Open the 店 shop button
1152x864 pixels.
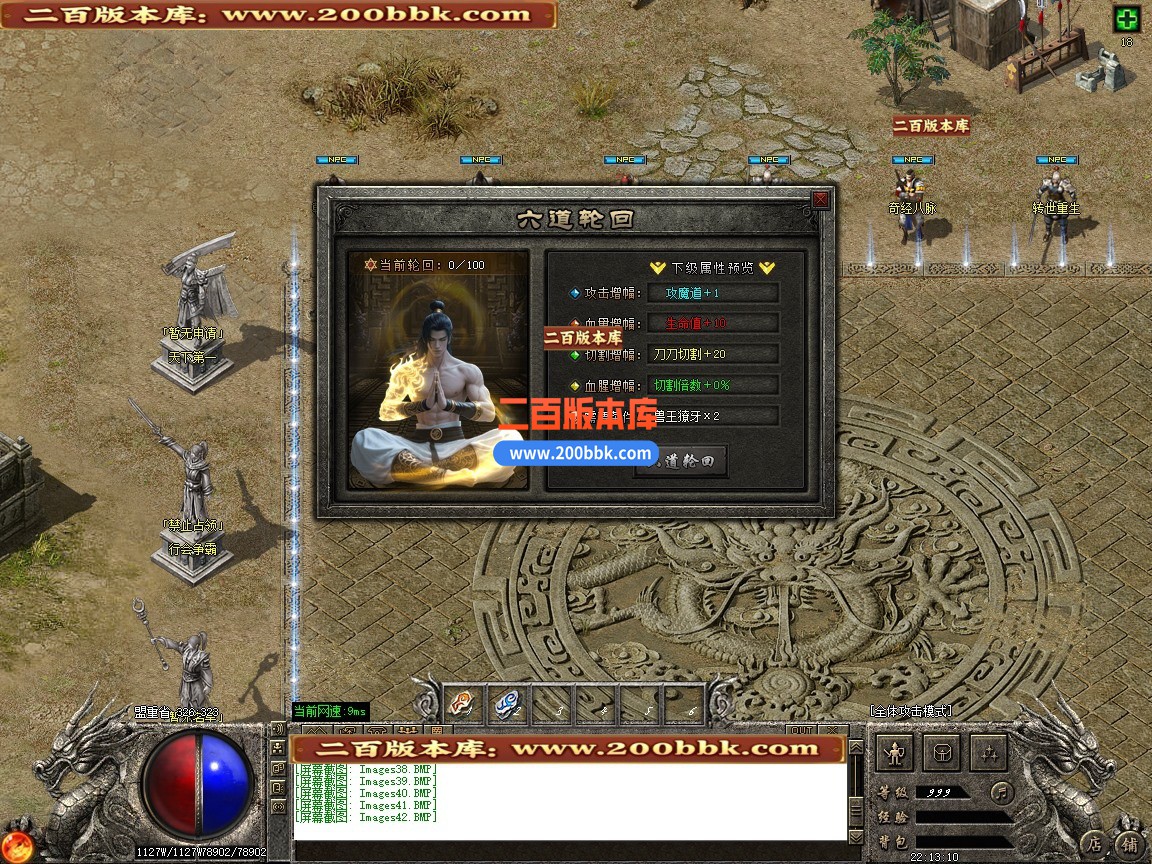coord(1096,843)
